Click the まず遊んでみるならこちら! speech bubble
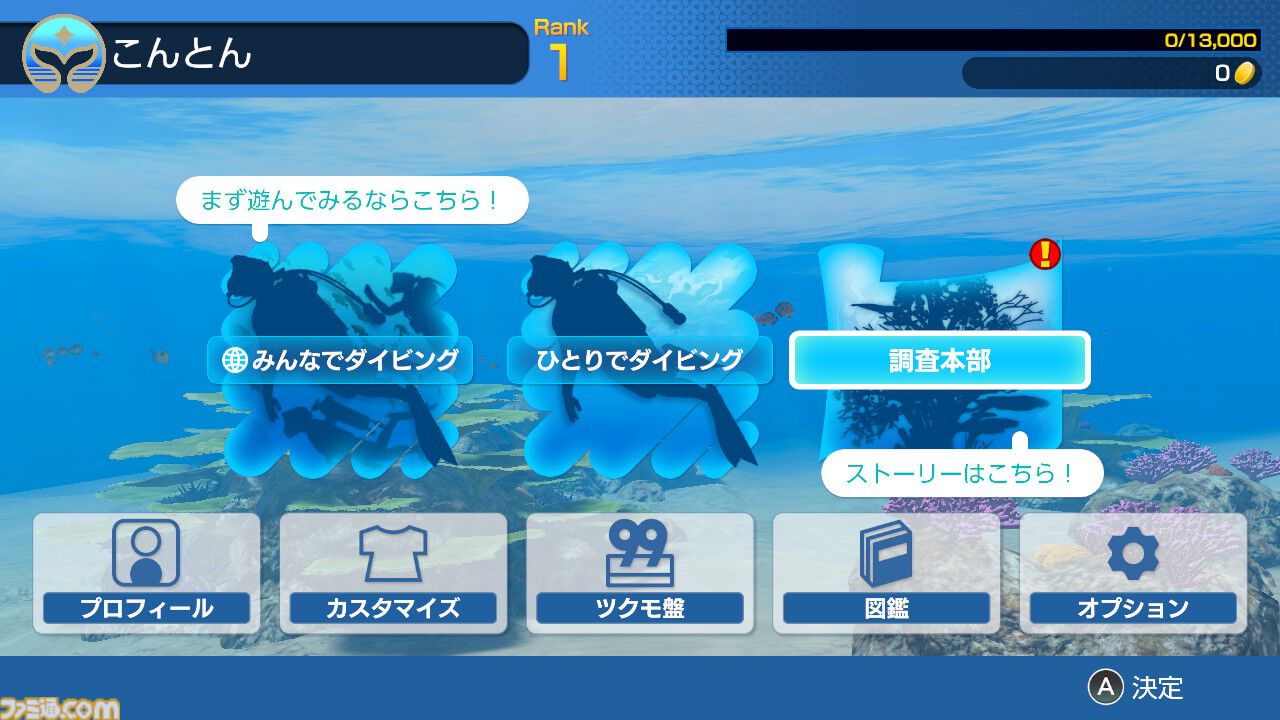Image resolution: width=1280 pixels, height=720 pixels. (352, 199)
